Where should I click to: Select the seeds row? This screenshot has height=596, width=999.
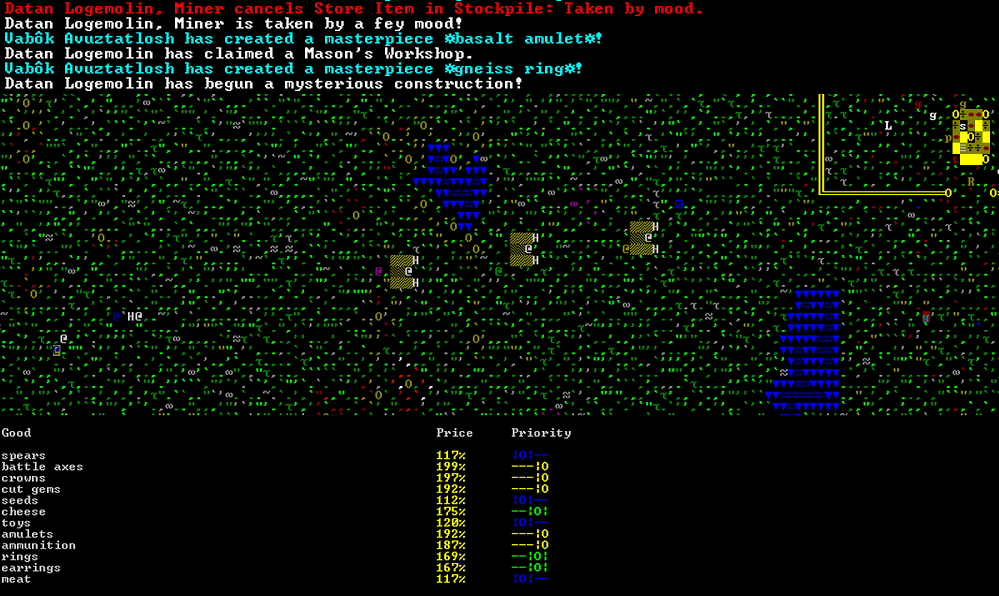(20, 501)
